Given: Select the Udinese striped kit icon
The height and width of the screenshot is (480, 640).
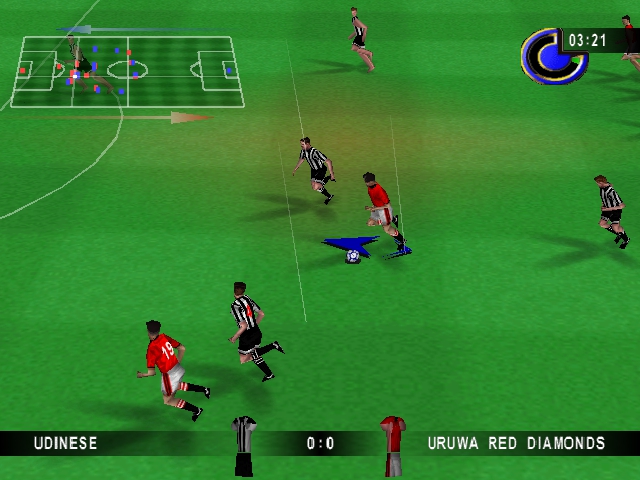Looking at the screenshot, I should tap(244, 445).
